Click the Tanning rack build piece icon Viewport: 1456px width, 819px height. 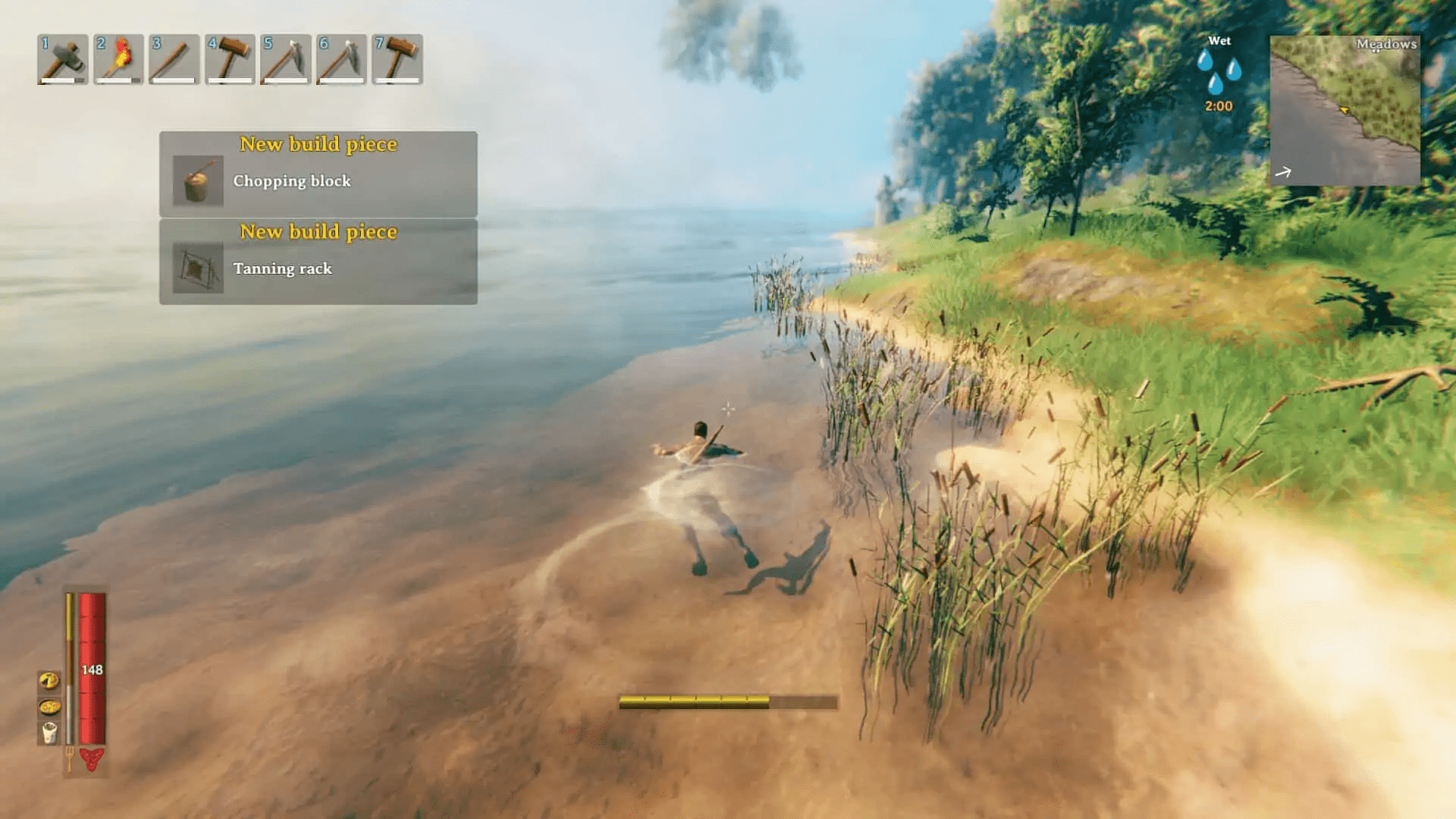[x=199, y=268]
